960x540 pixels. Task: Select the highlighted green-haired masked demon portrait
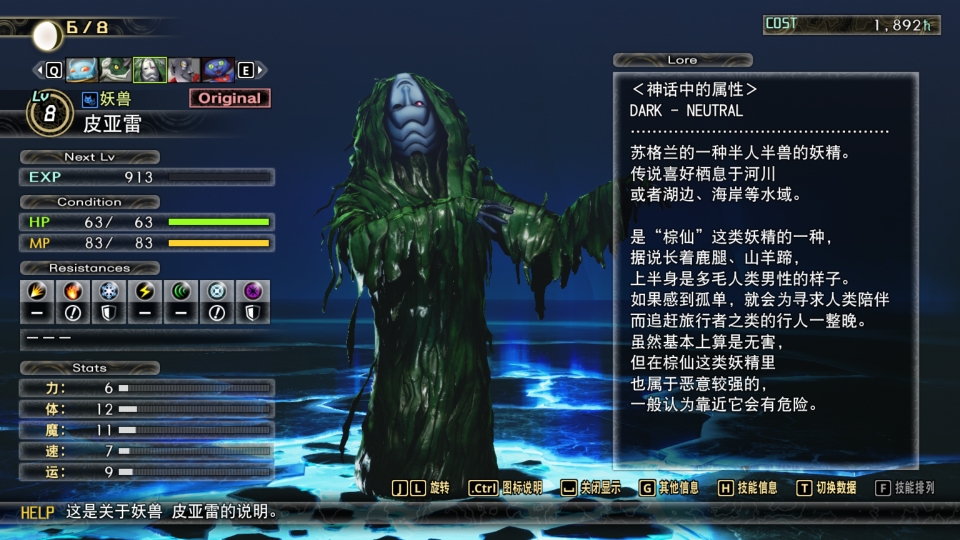[x=150, y=70]
